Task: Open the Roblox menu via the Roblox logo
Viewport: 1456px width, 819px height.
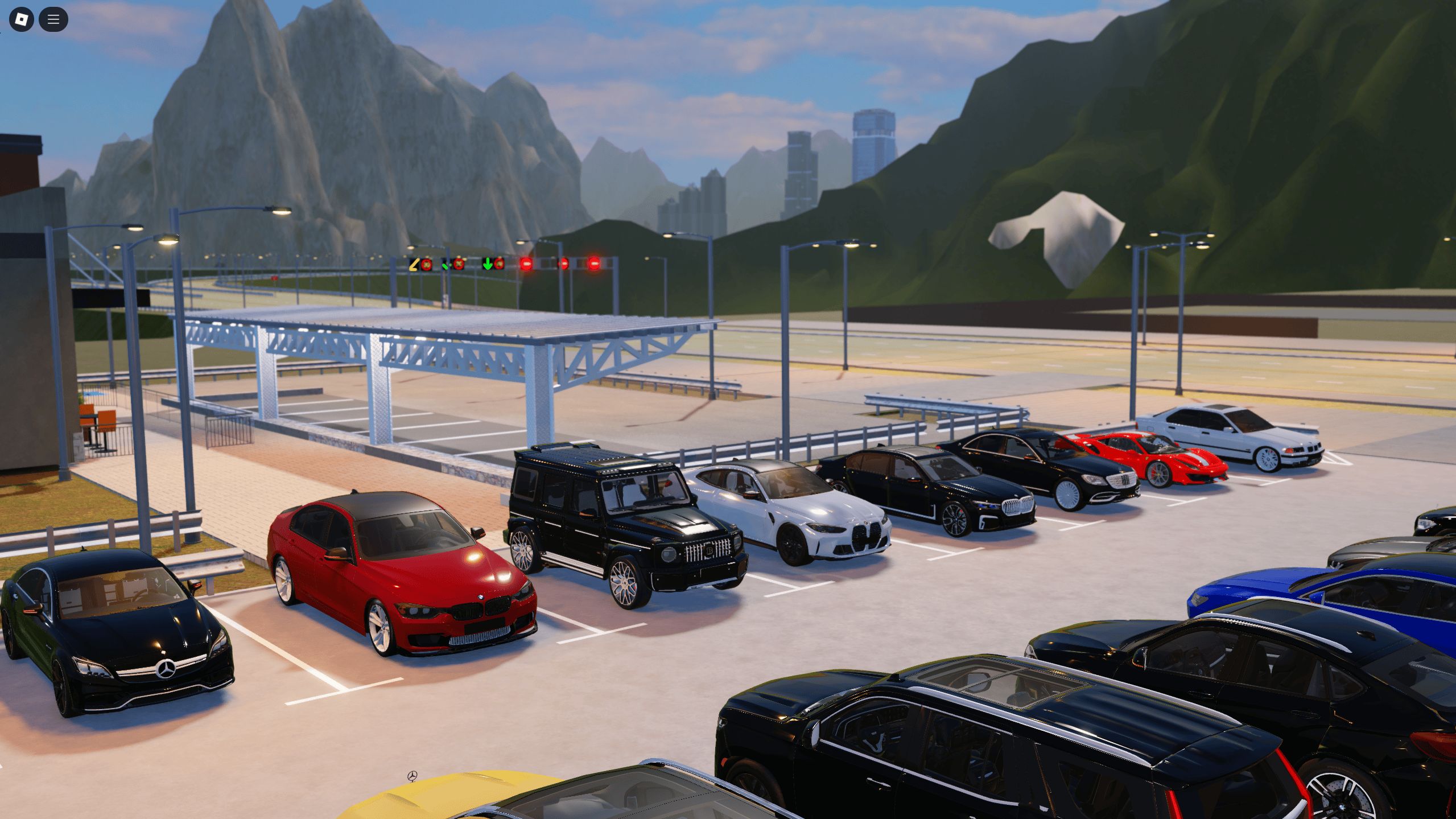Action: [x=21, y=19]
